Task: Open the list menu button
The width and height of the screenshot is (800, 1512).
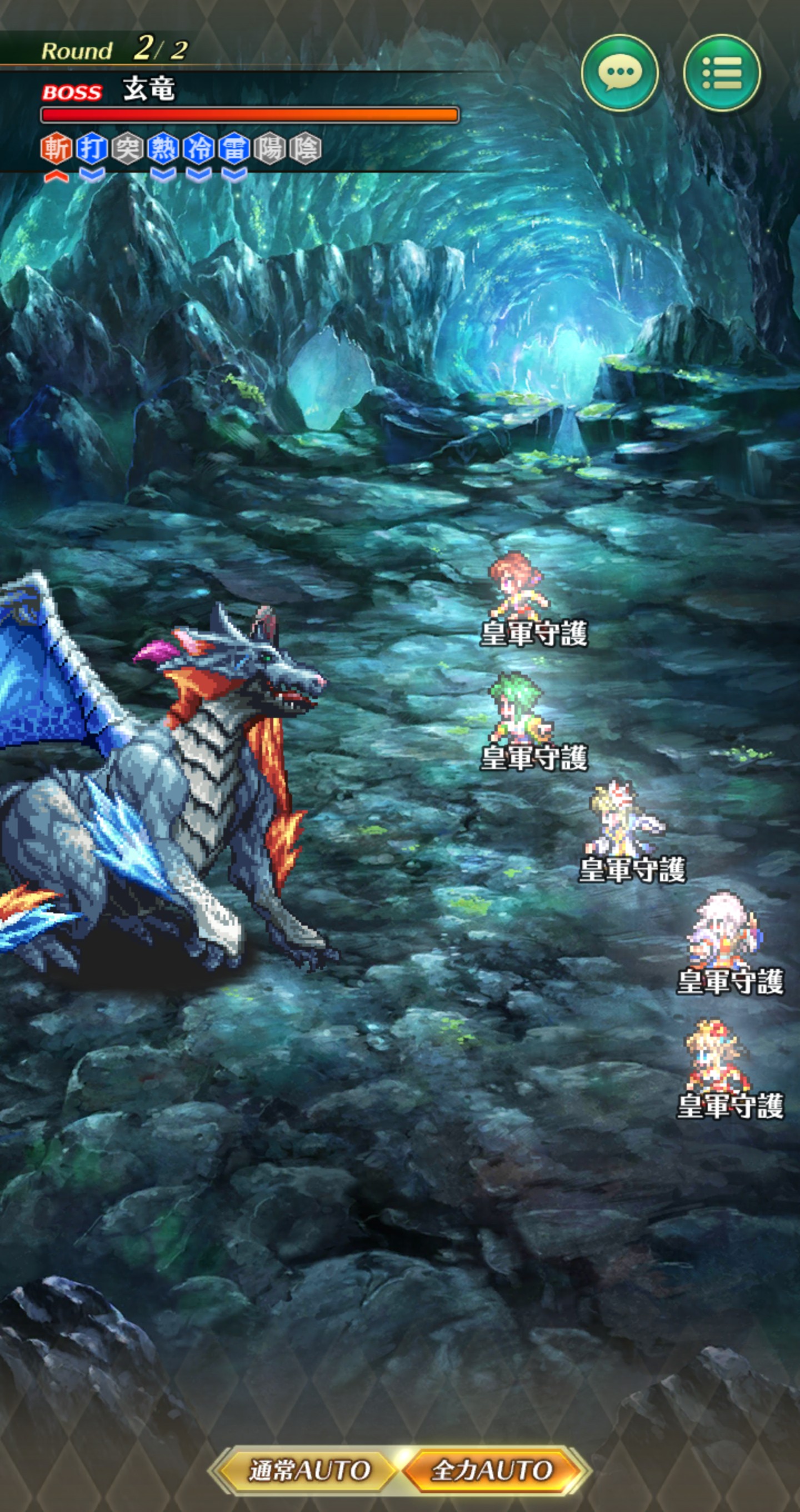Action: (722, 73)
